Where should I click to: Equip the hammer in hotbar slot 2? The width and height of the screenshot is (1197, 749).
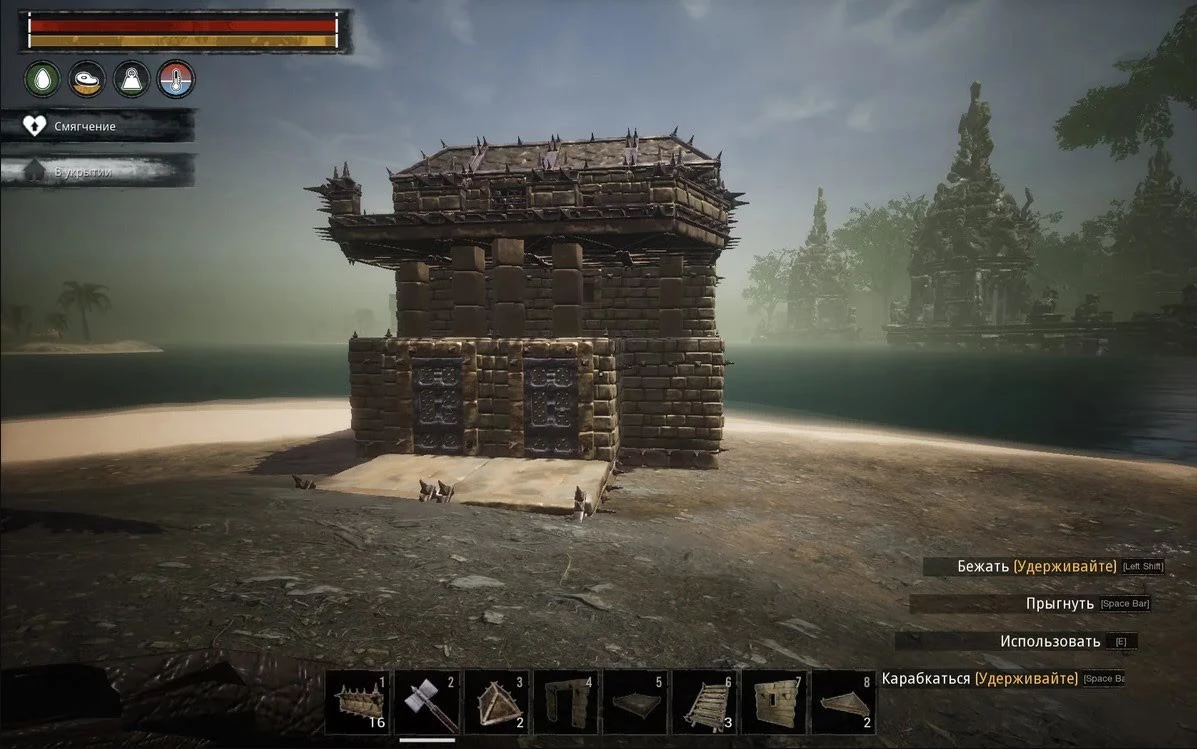click(x=427, y=703)
